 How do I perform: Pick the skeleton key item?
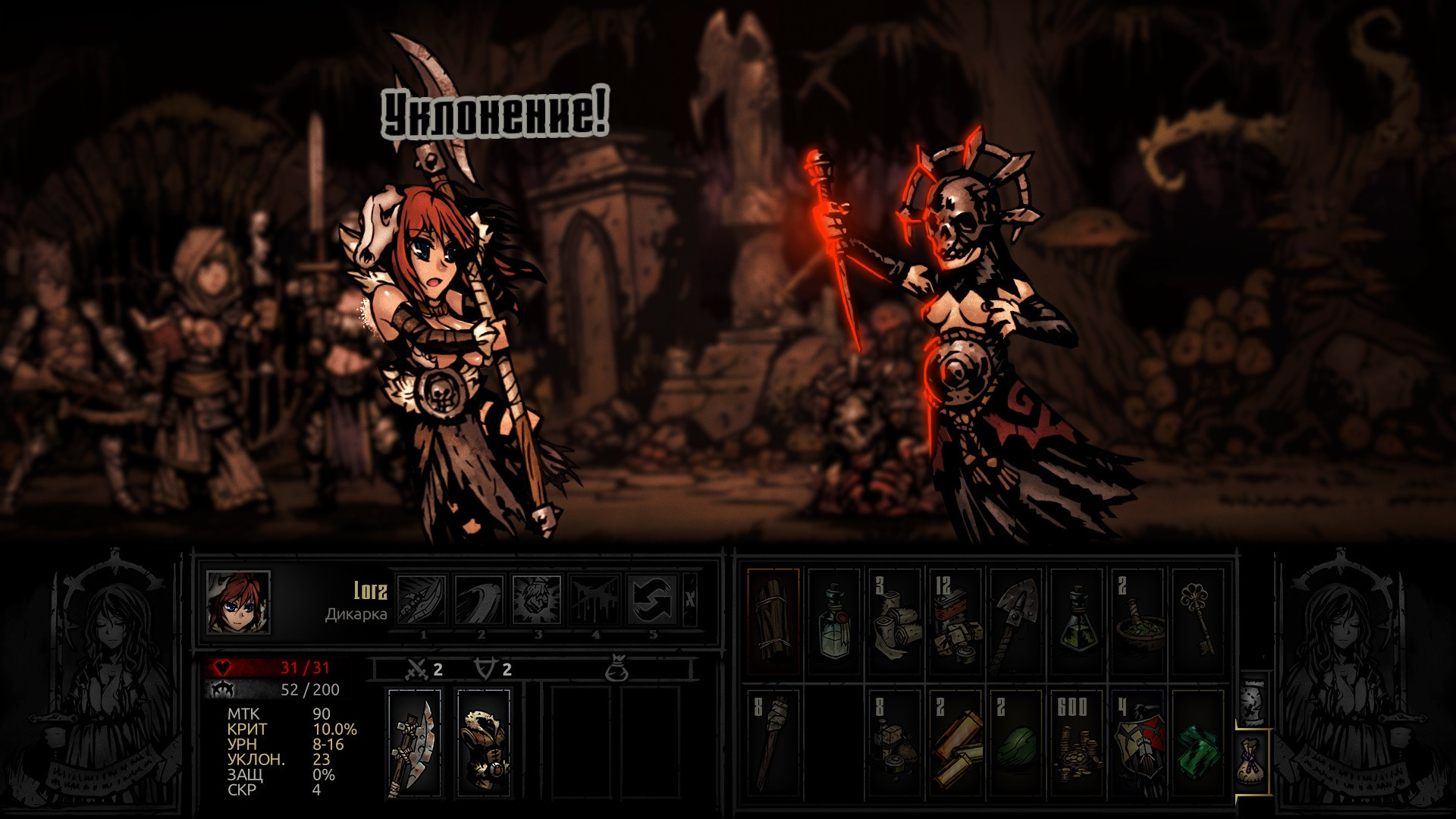click(1198, 620)
